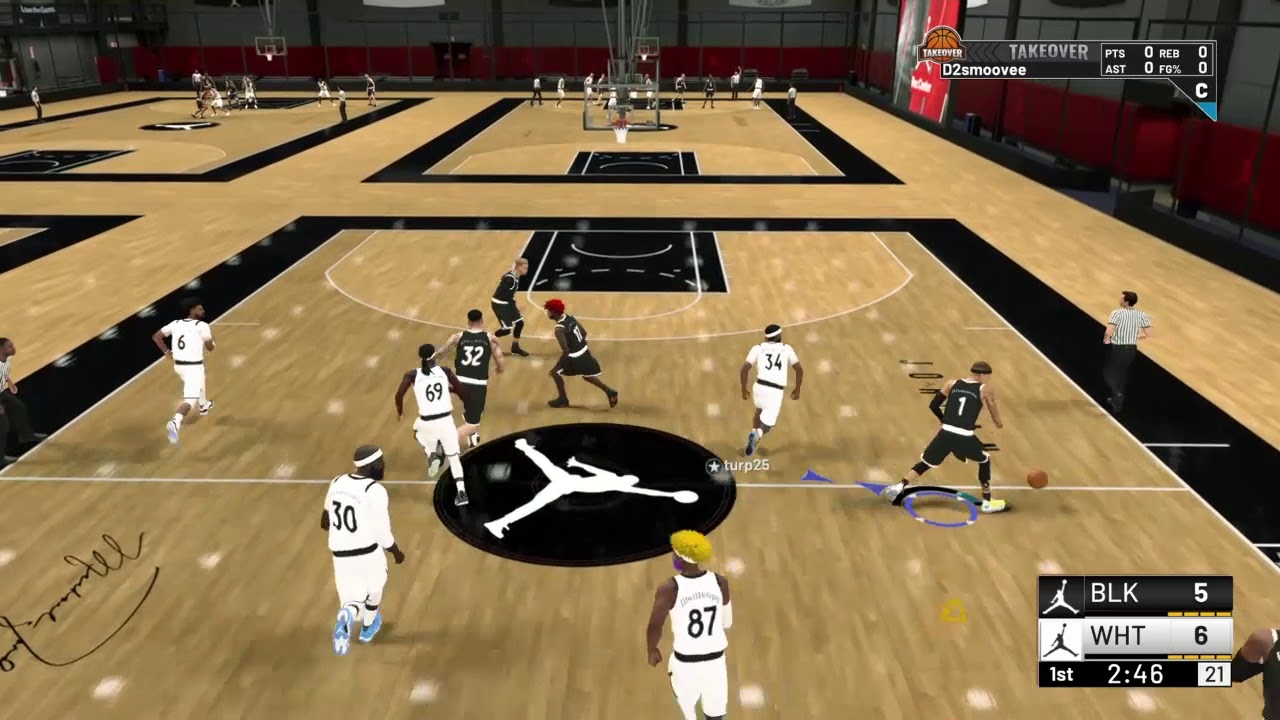Click the D2smoovee username label
This screenshot has width=1280, height=720.
tap(985, 68)
